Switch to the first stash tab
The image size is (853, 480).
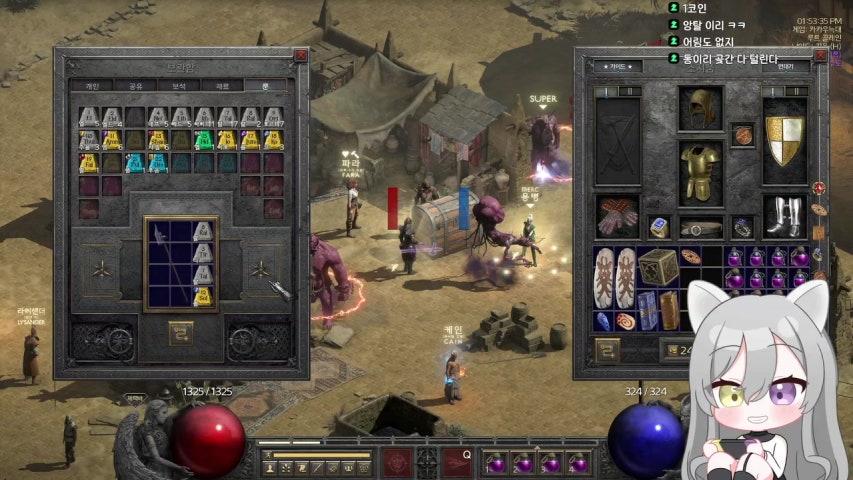click(x=91, y=86)
